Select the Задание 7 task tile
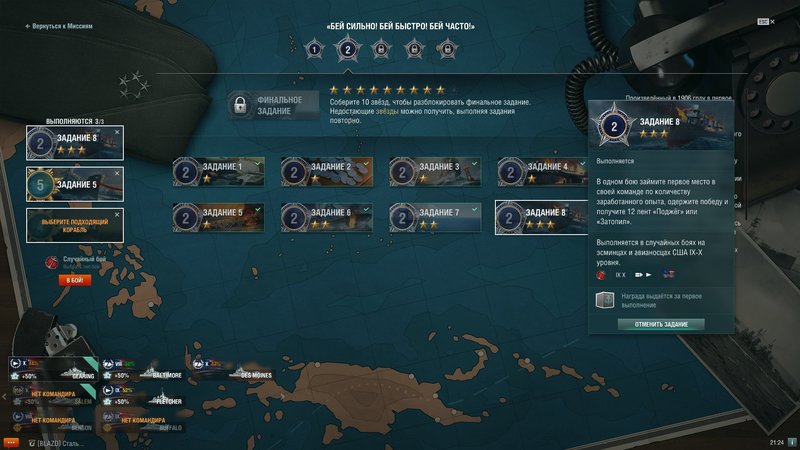 pyautogui.click(x=438, y=217)
